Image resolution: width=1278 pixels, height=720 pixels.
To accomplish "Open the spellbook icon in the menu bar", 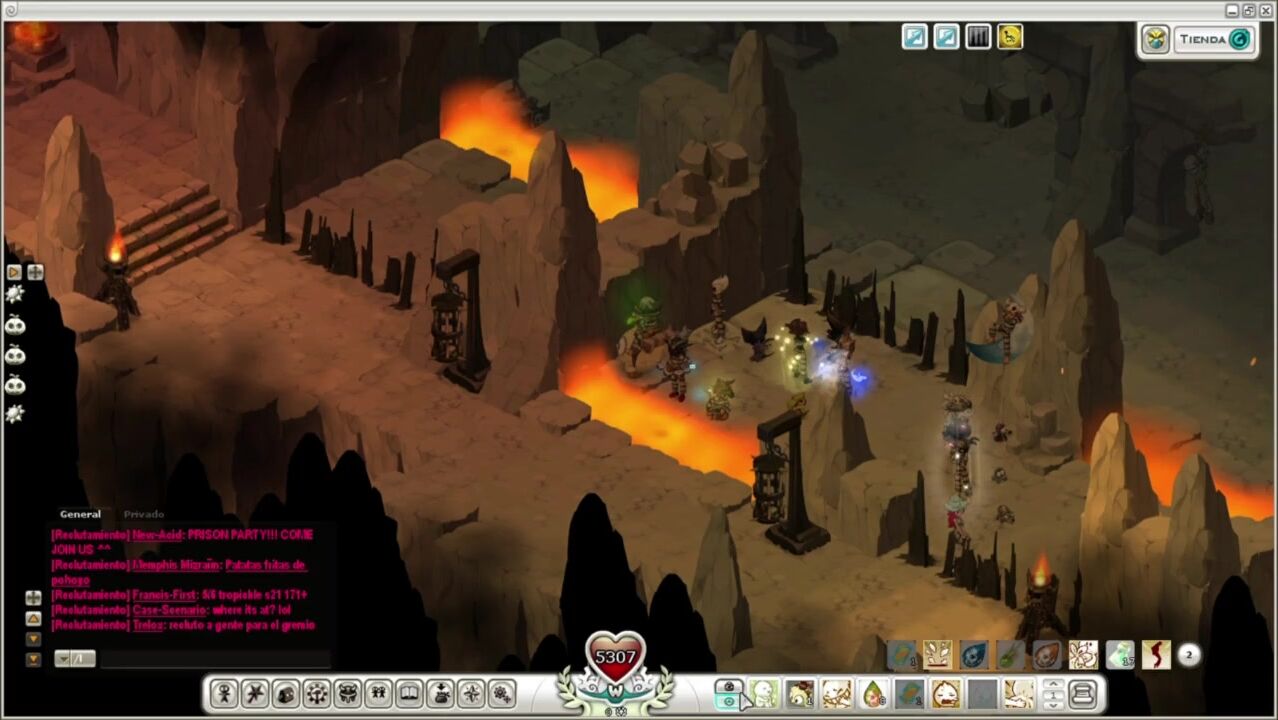I will click(409, 693).
